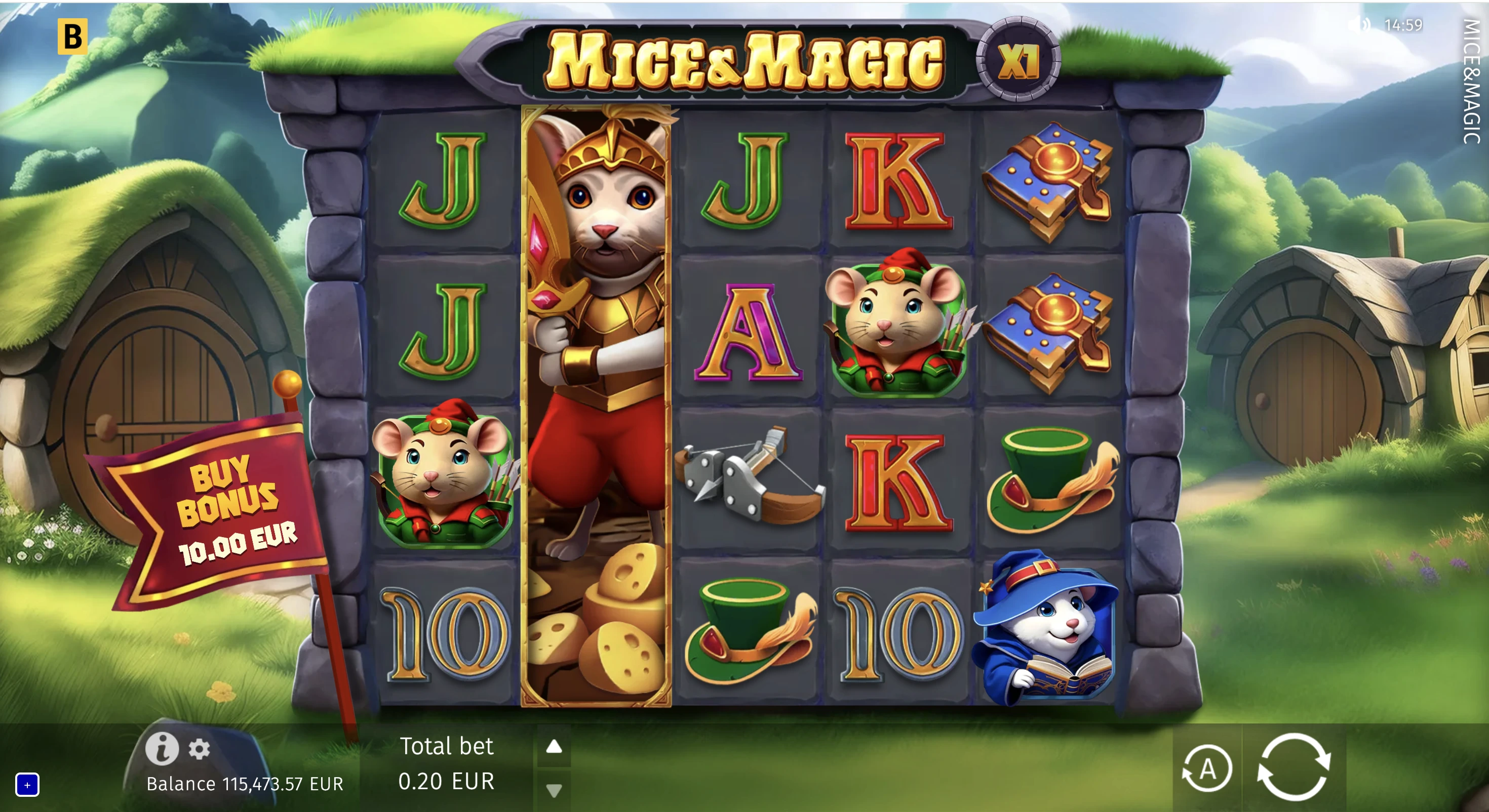Increase total bet with the up arrow

[x=554, y=747]
